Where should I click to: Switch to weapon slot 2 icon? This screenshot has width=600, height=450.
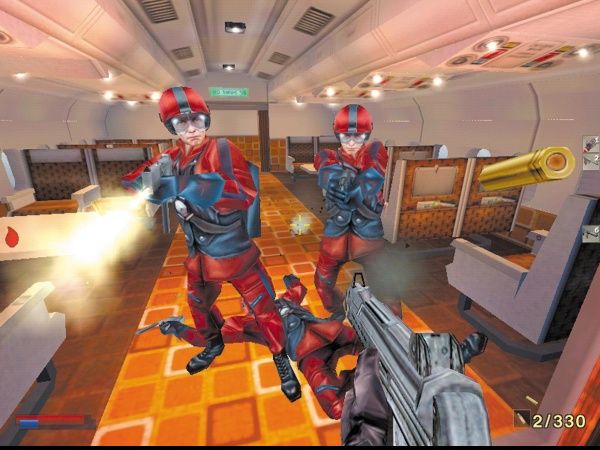[590, 159]
